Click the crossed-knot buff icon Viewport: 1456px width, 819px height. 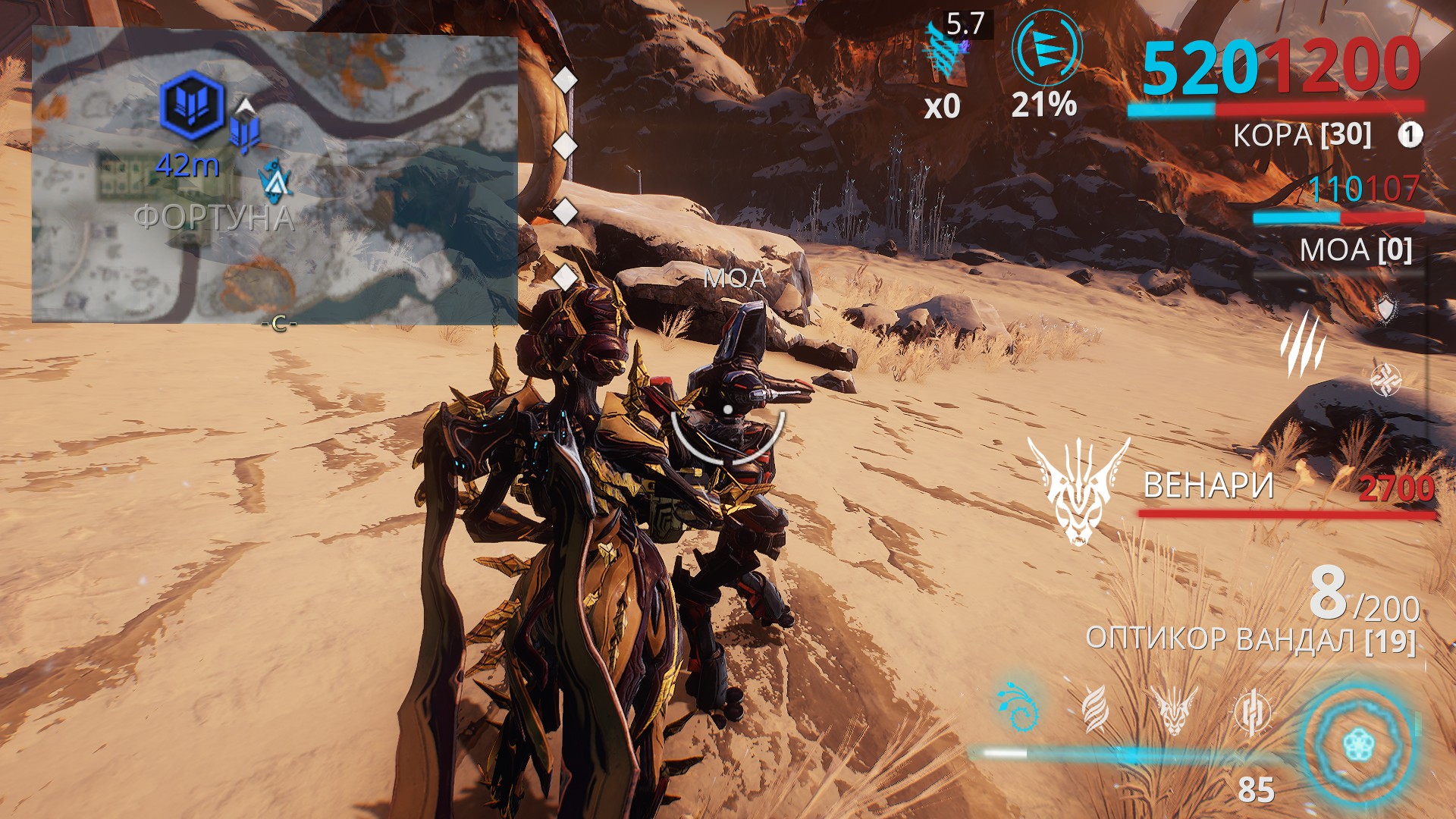coord(1385,379)
